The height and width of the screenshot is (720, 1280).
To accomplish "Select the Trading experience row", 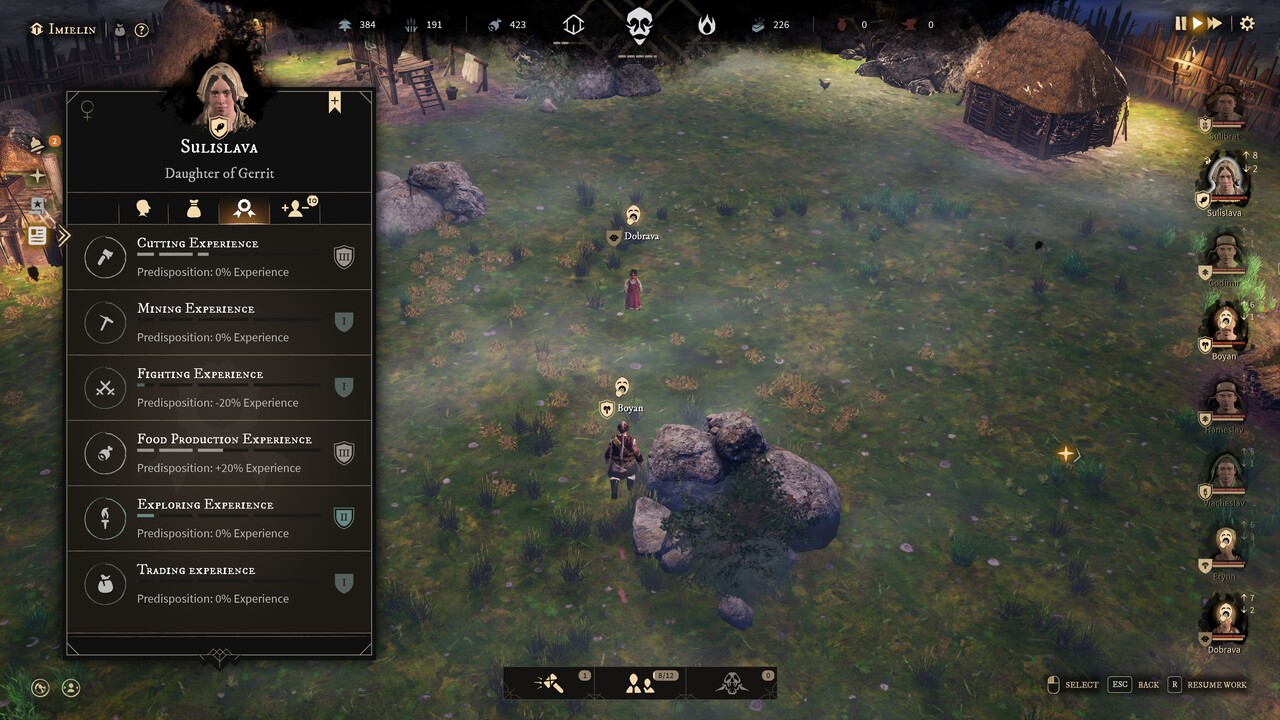I will coord(219,584).
